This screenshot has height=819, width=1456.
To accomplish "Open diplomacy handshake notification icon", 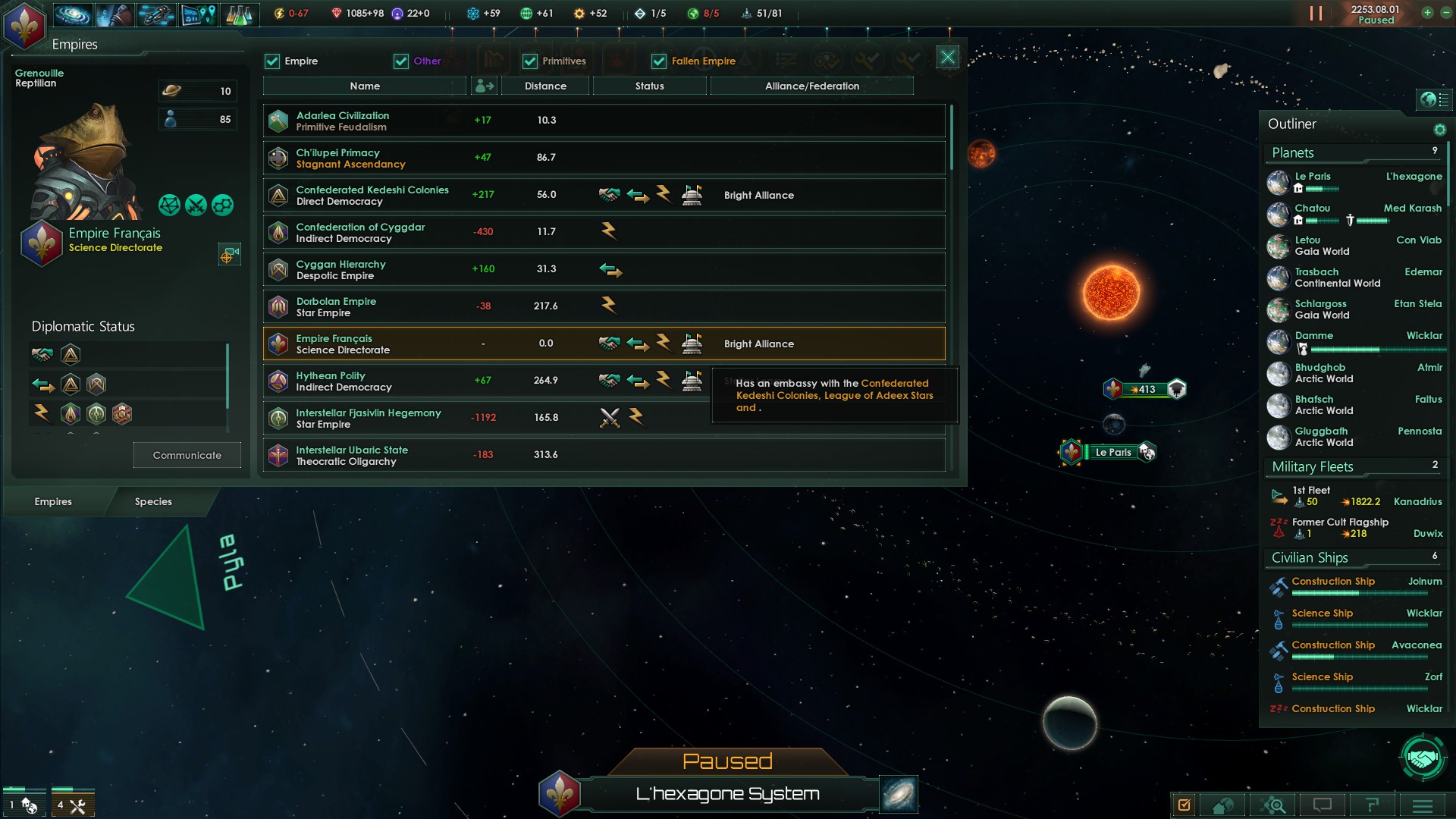I will point(1423,757).
